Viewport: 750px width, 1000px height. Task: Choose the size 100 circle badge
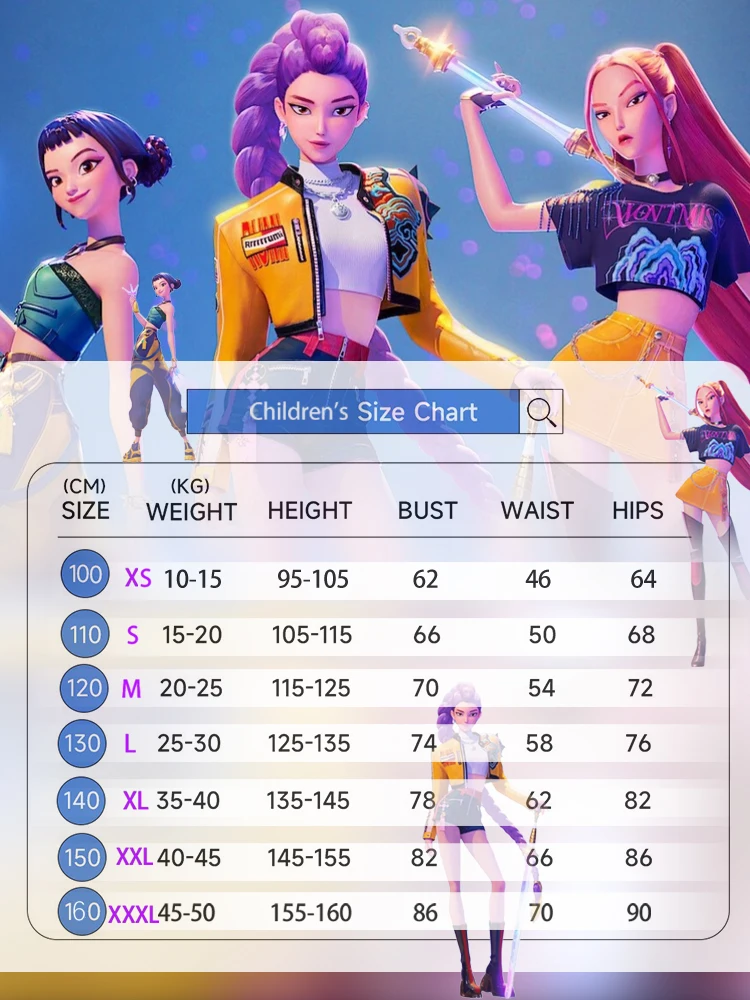tap(86, 575)
